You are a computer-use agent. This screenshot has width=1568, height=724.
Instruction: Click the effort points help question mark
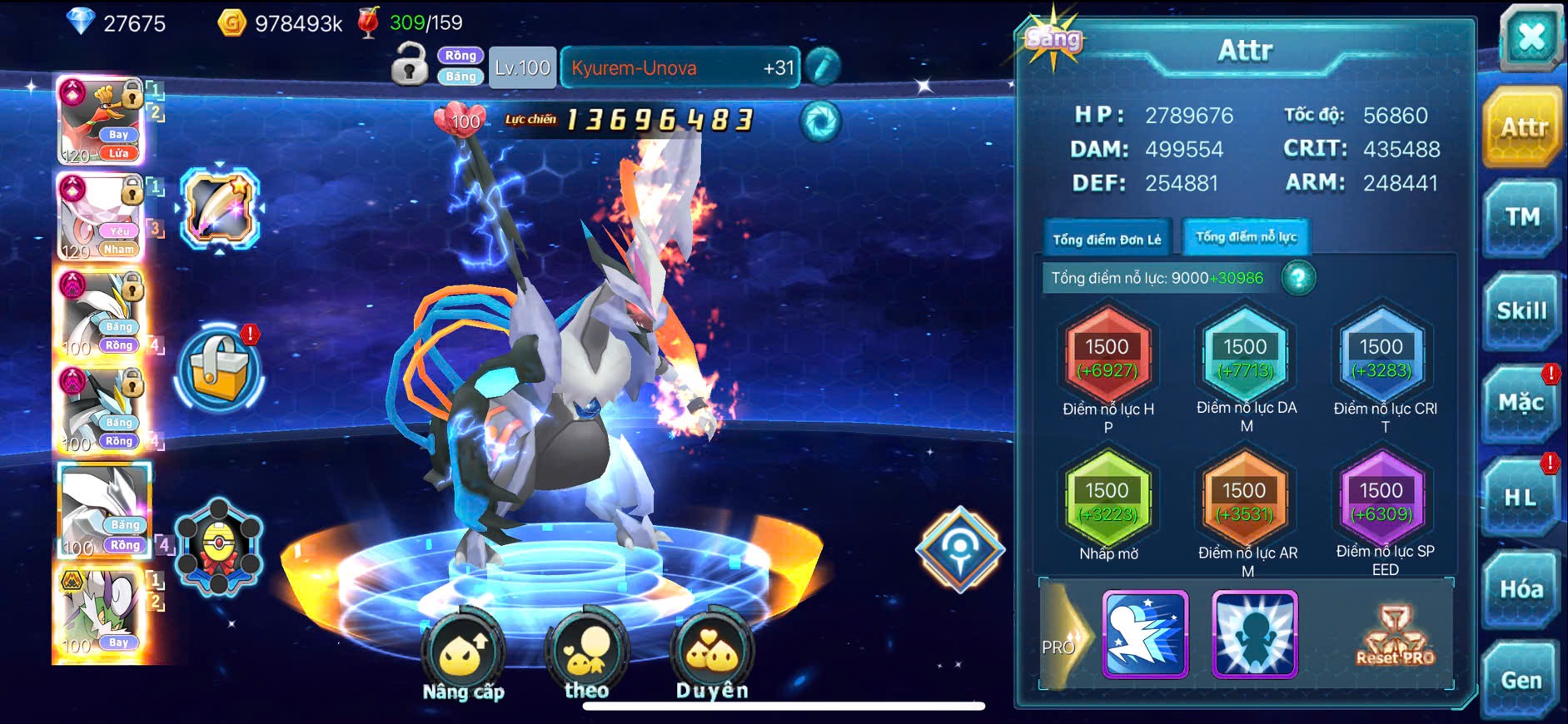tap(1298, 278)
